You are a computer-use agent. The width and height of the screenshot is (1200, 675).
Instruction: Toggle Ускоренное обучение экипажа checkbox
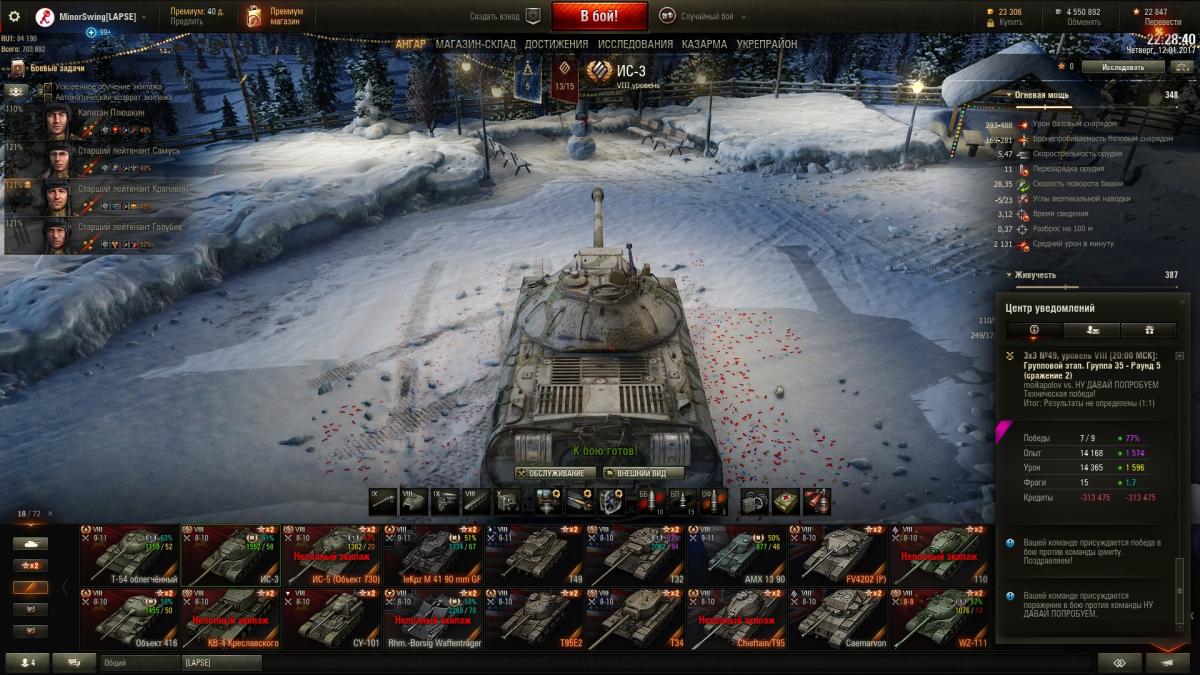point(48,87)
